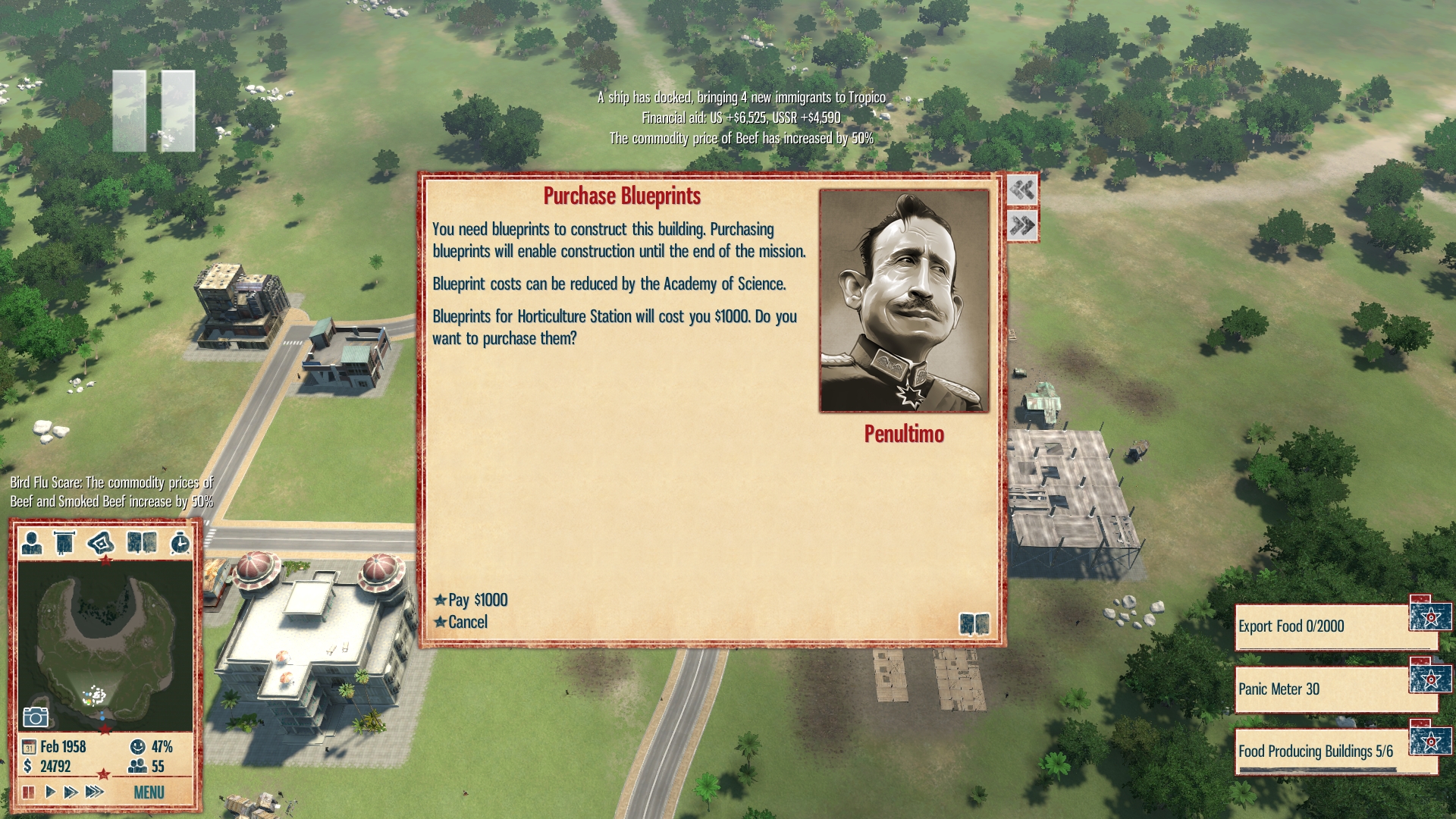The height and width of the screenshot is (819, 1456).
Task: Open the hanging banner icon above the minimap
Action: (x=64, y=543)
